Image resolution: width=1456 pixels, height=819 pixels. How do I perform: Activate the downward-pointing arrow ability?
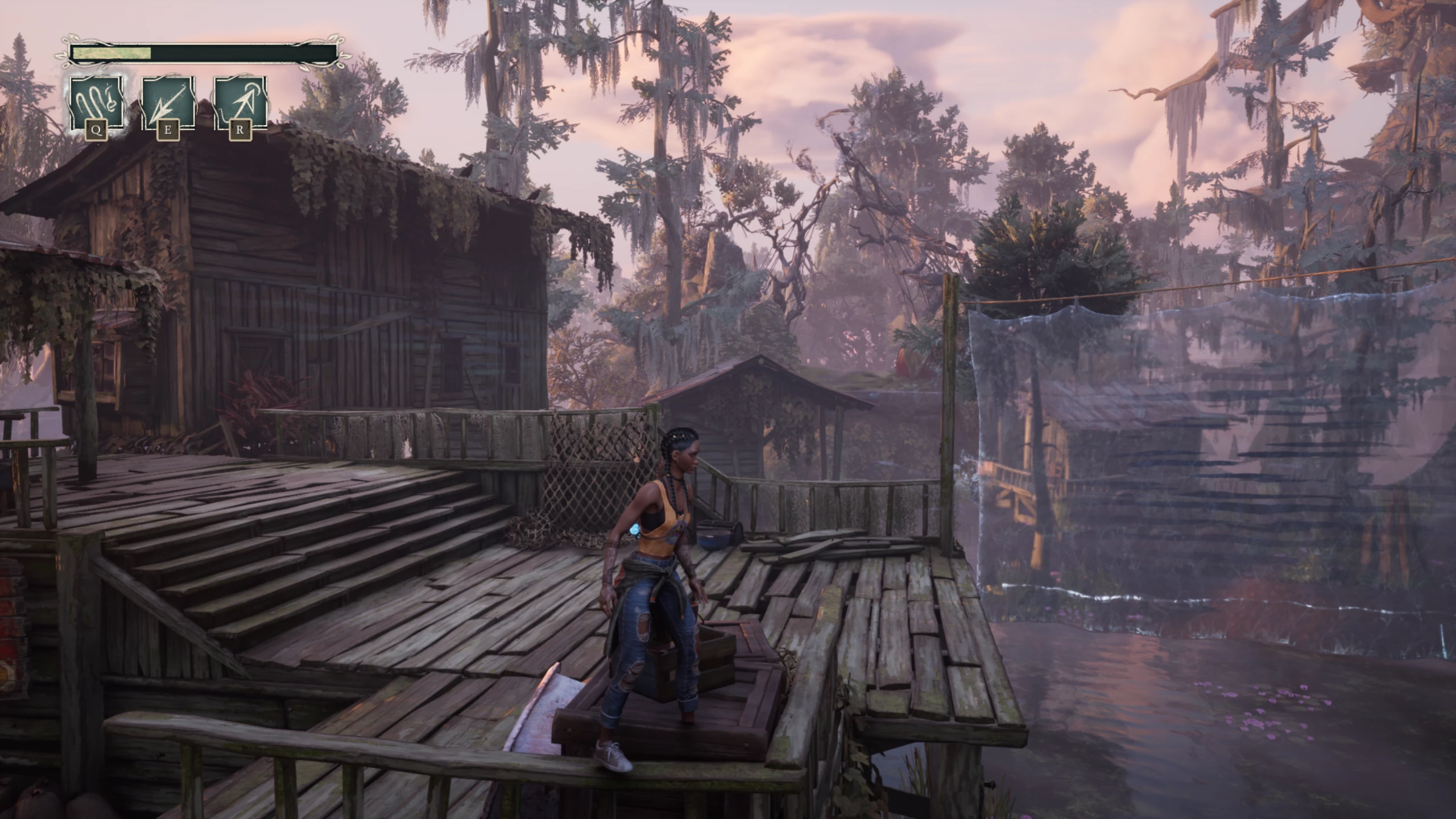coord(168,104)
